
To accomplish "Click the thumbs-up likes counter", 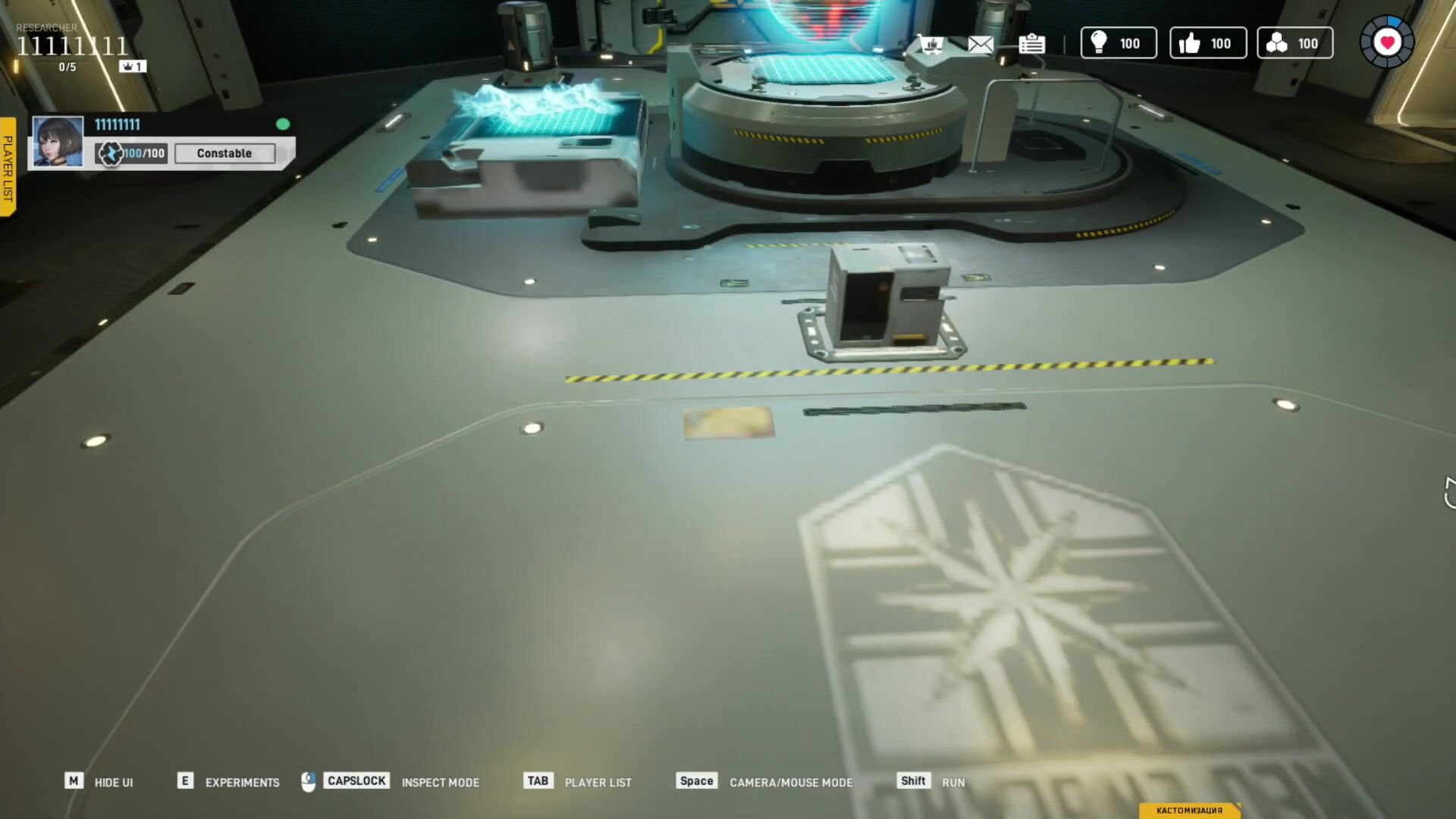I will pyautogui.click(x=1208, y=43).
